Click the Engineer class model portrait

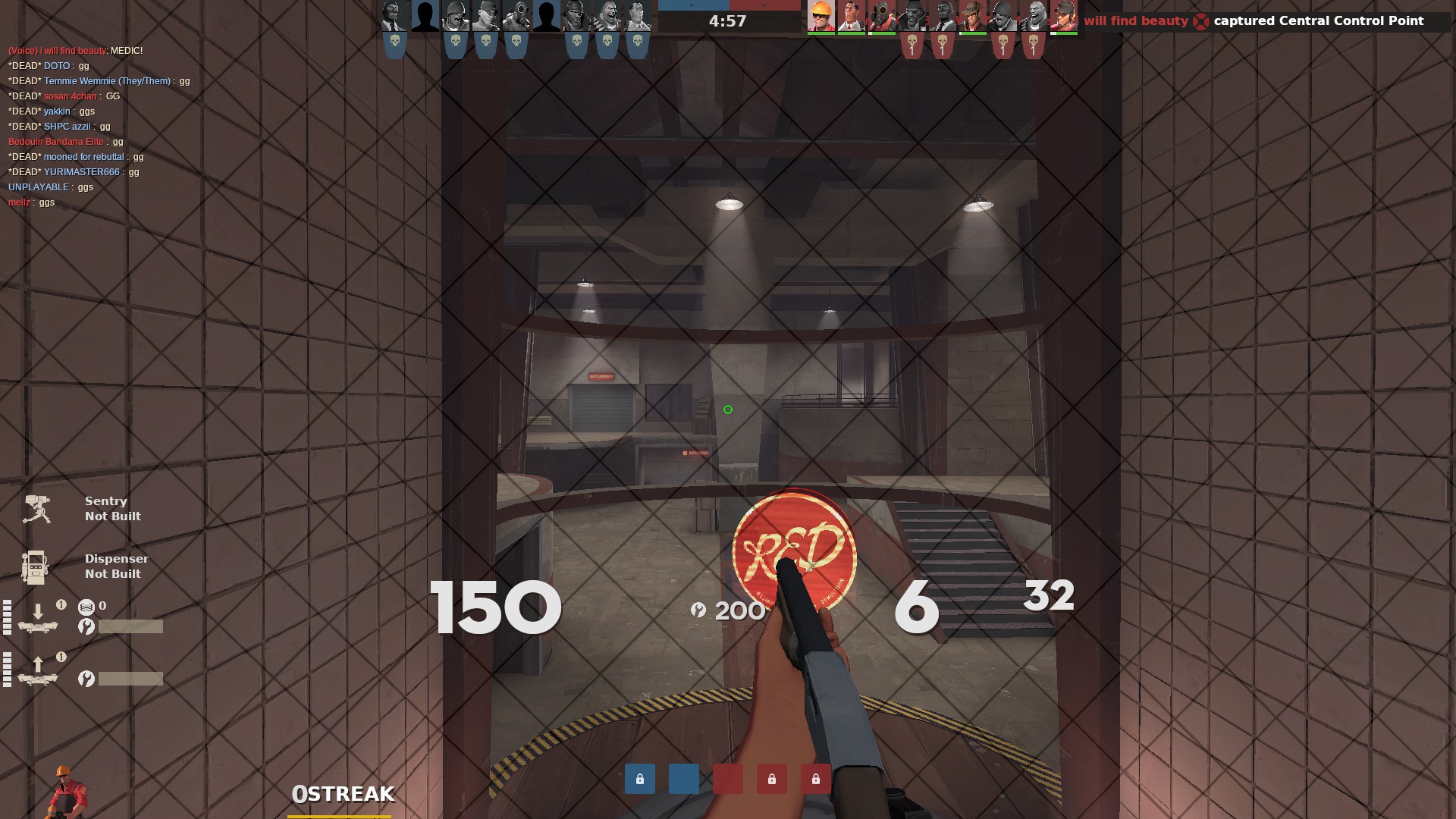[x=67, y=792]
